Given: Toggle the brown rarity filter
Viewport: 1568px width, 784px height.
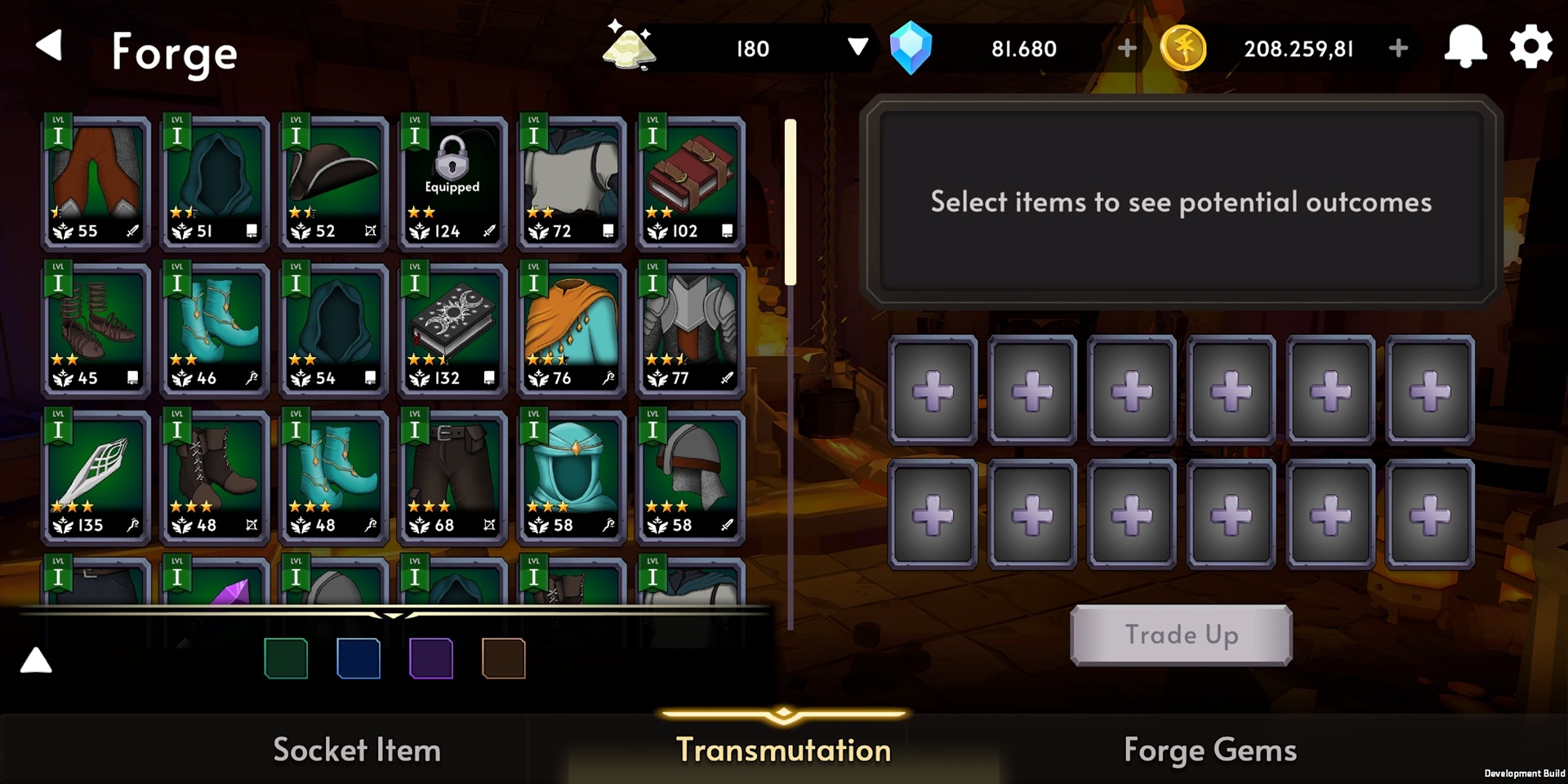Looking at the screenshot, I should [x=504, y=658].
